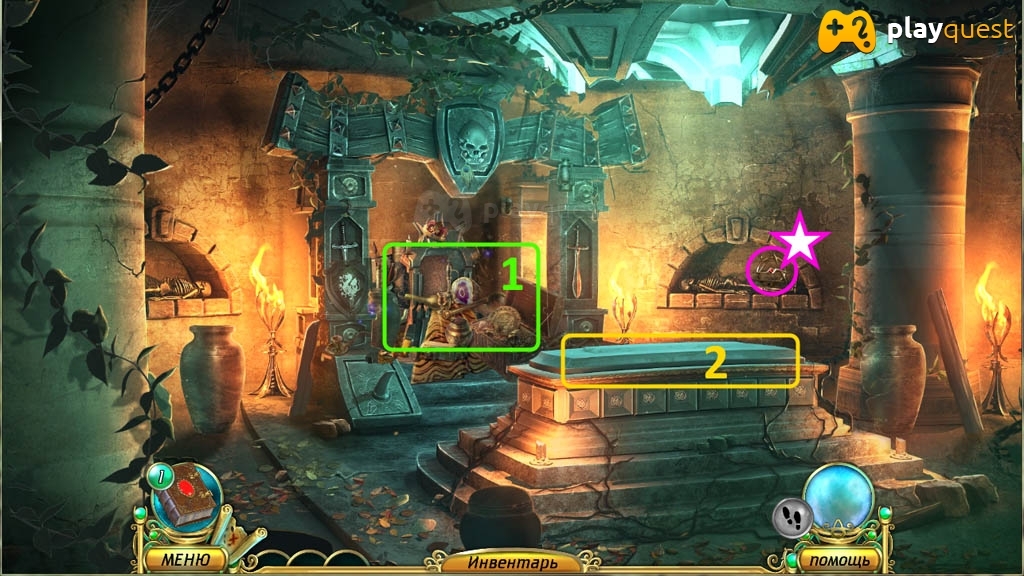
Task: Expand the Инвентарь inventory panel
Action: [x=510, y=562]
